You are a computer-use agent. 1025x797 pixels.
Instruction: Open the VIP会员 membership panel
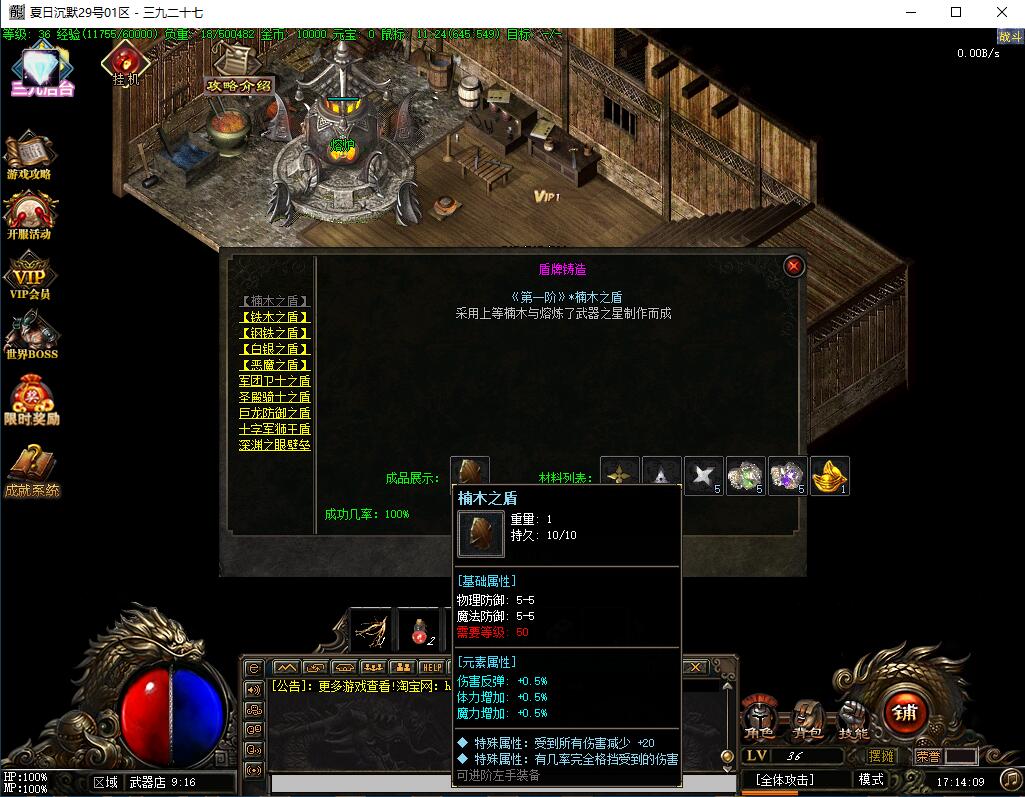click(x=30, y=277)
